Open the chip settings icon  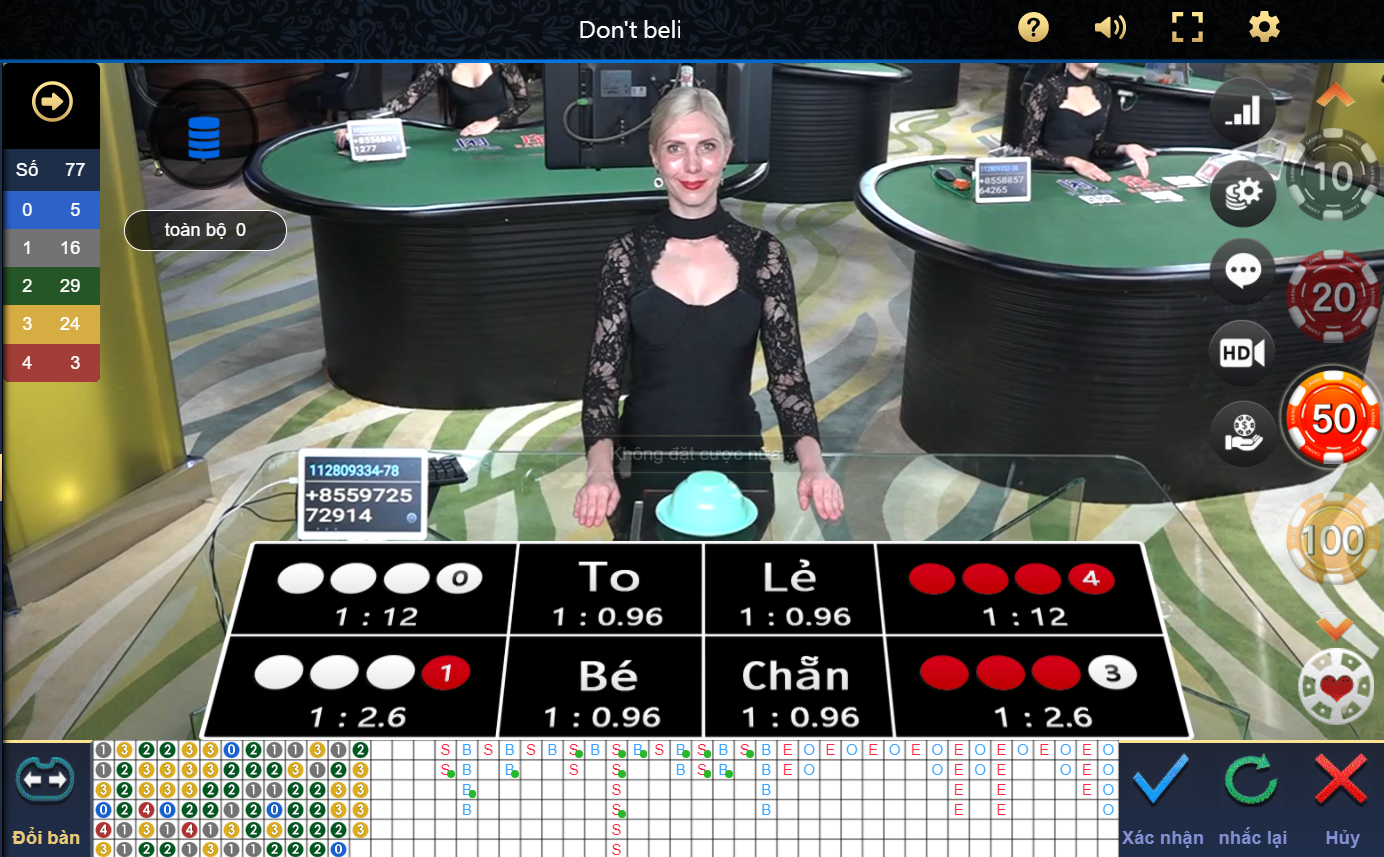(x=1243, y=192)
